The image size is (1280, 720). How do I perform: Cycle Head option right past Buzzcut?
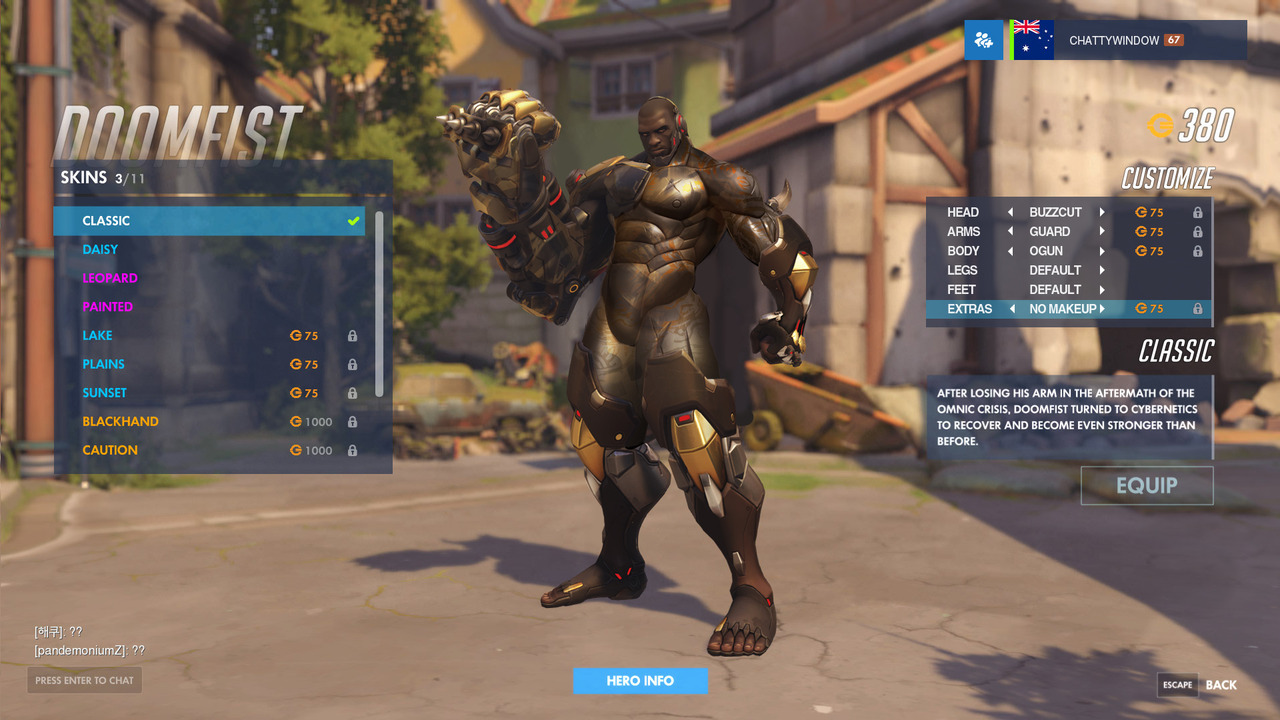coord(1102,212)
